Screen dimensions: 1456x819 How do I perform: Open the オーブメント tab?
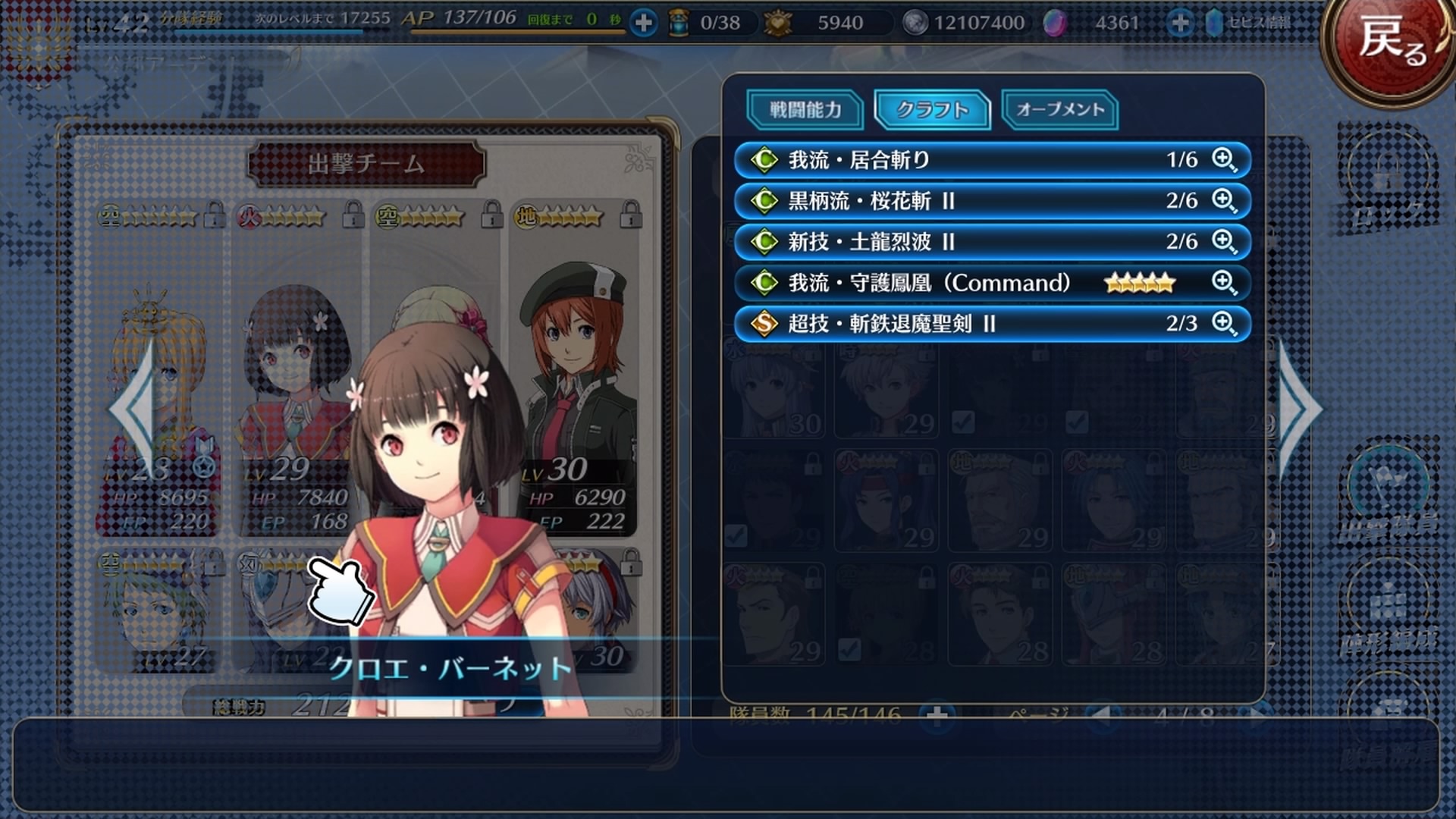1059,110
